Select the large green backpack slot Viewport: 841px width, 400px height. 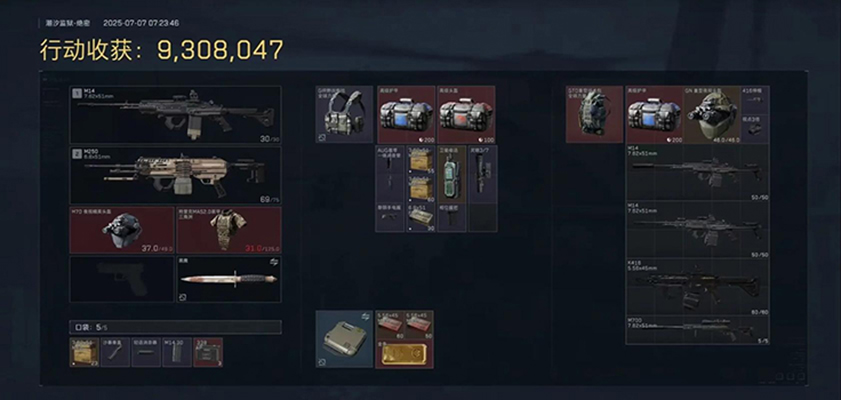595,114
